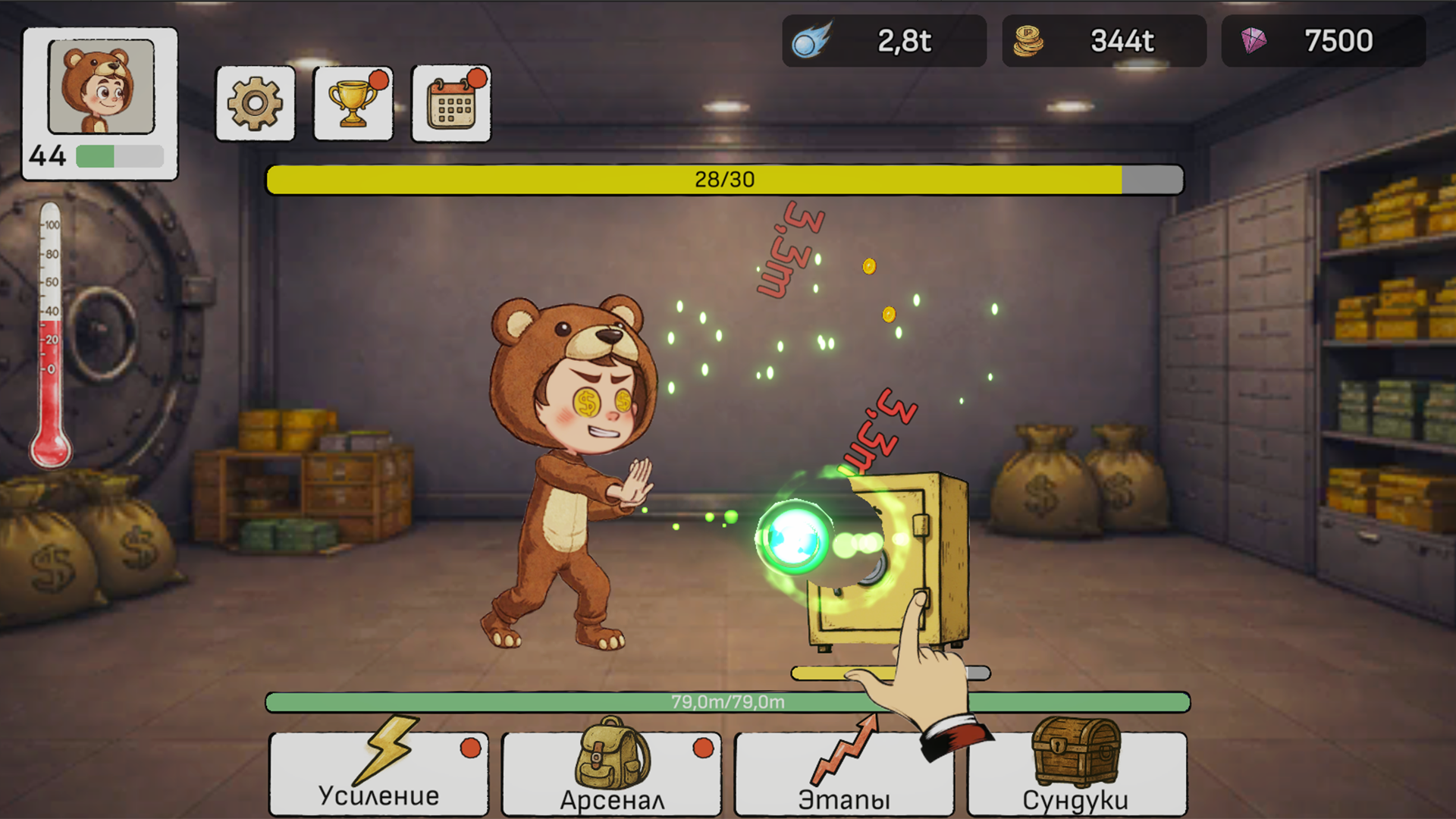Tap the treasure chest icon on Сундуки button
Image resolution: width=1456 pixels, height=819 pixels.
1075,755
